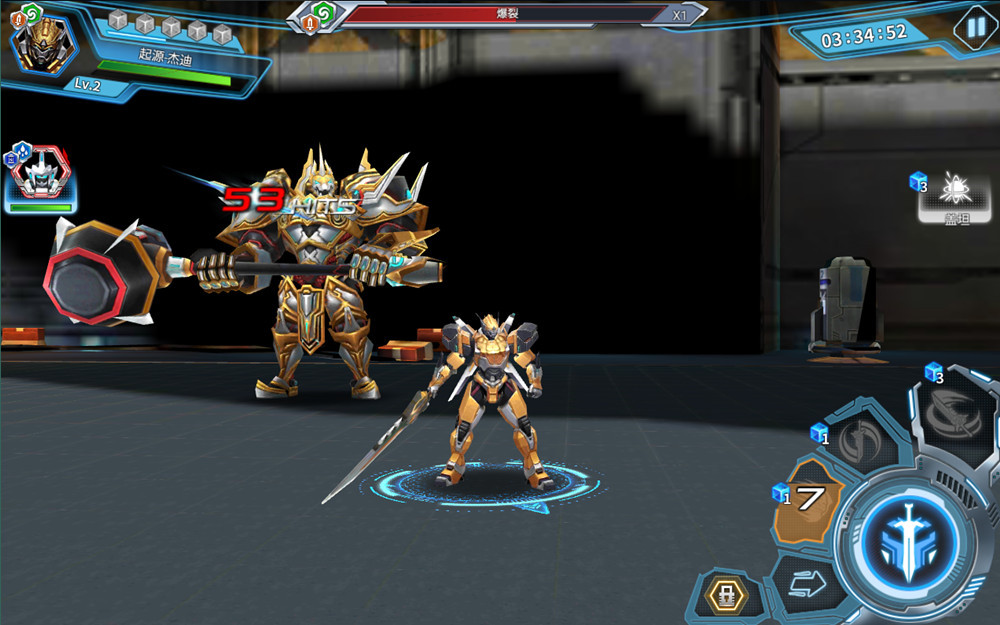Toggle the gold padlock target-lock button
This screenshot has height=625, width=1000.
[724, 595]
